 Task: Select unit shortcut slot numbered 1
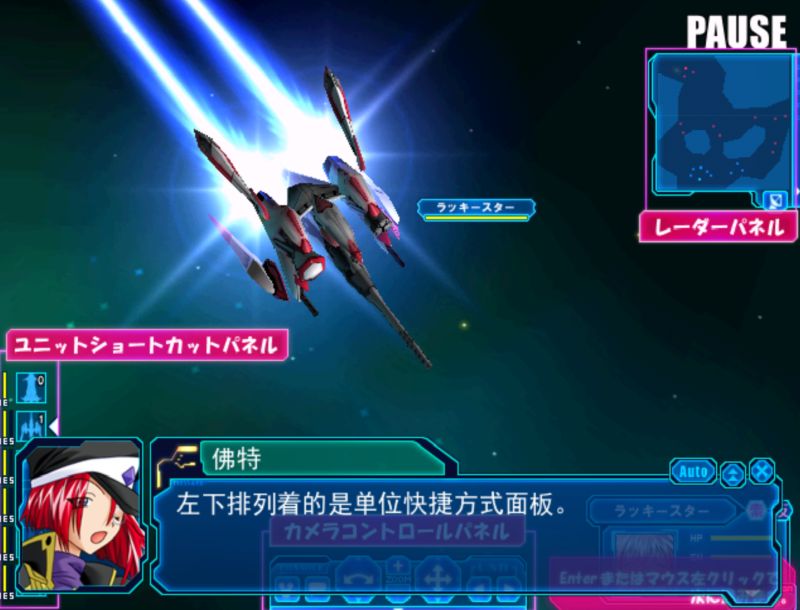pyautogui.click(x=31, y=425)
